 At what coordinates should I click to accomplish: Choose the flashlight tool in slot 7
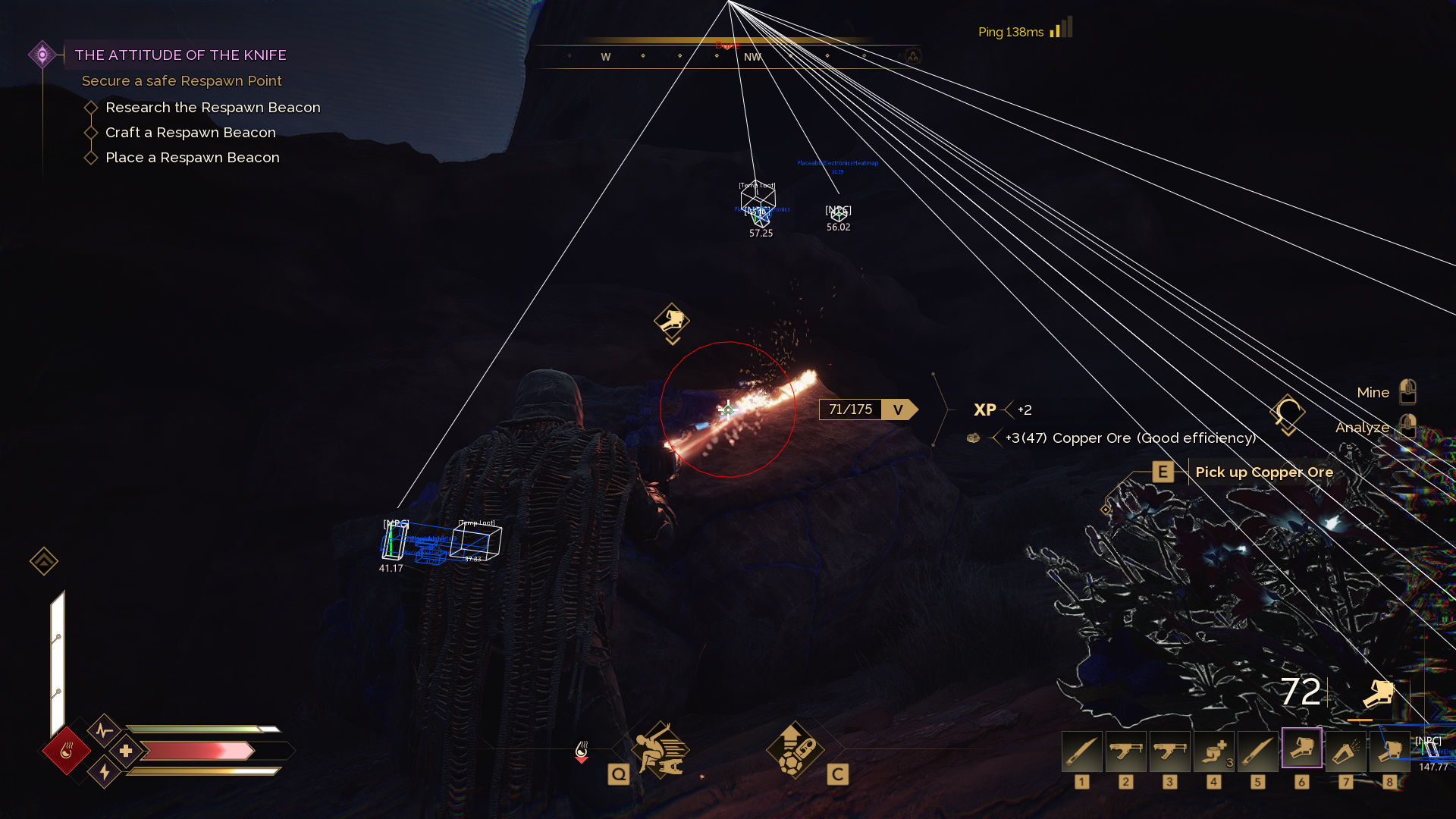[x=1345, y=751]
